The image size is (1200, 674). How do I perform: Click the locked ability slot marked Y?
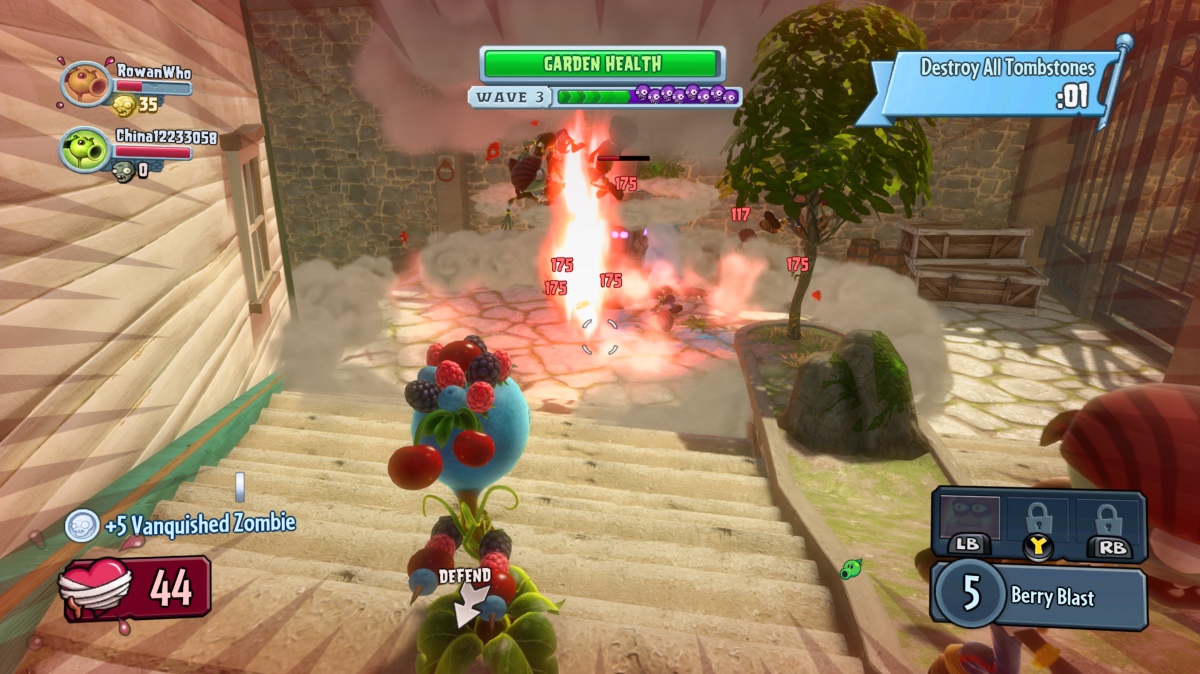pos(1036,522)
